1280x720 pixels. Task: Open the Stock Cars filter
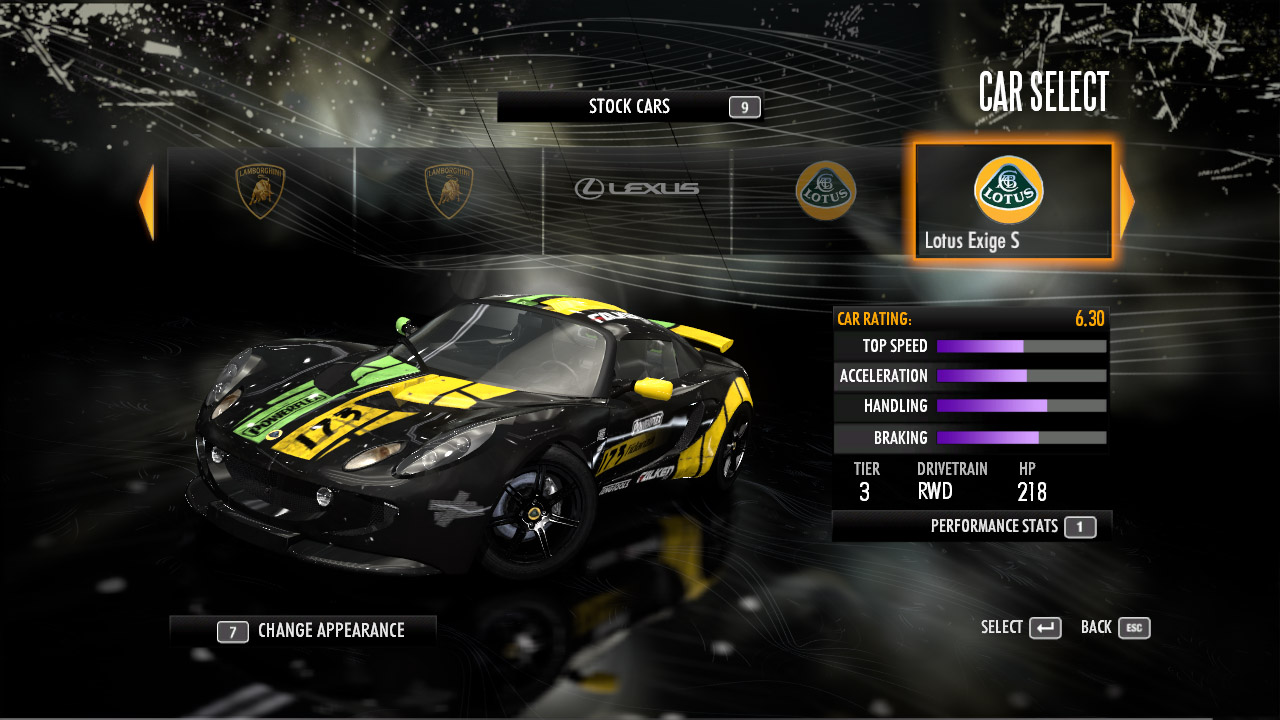click(x=630, y=107)
